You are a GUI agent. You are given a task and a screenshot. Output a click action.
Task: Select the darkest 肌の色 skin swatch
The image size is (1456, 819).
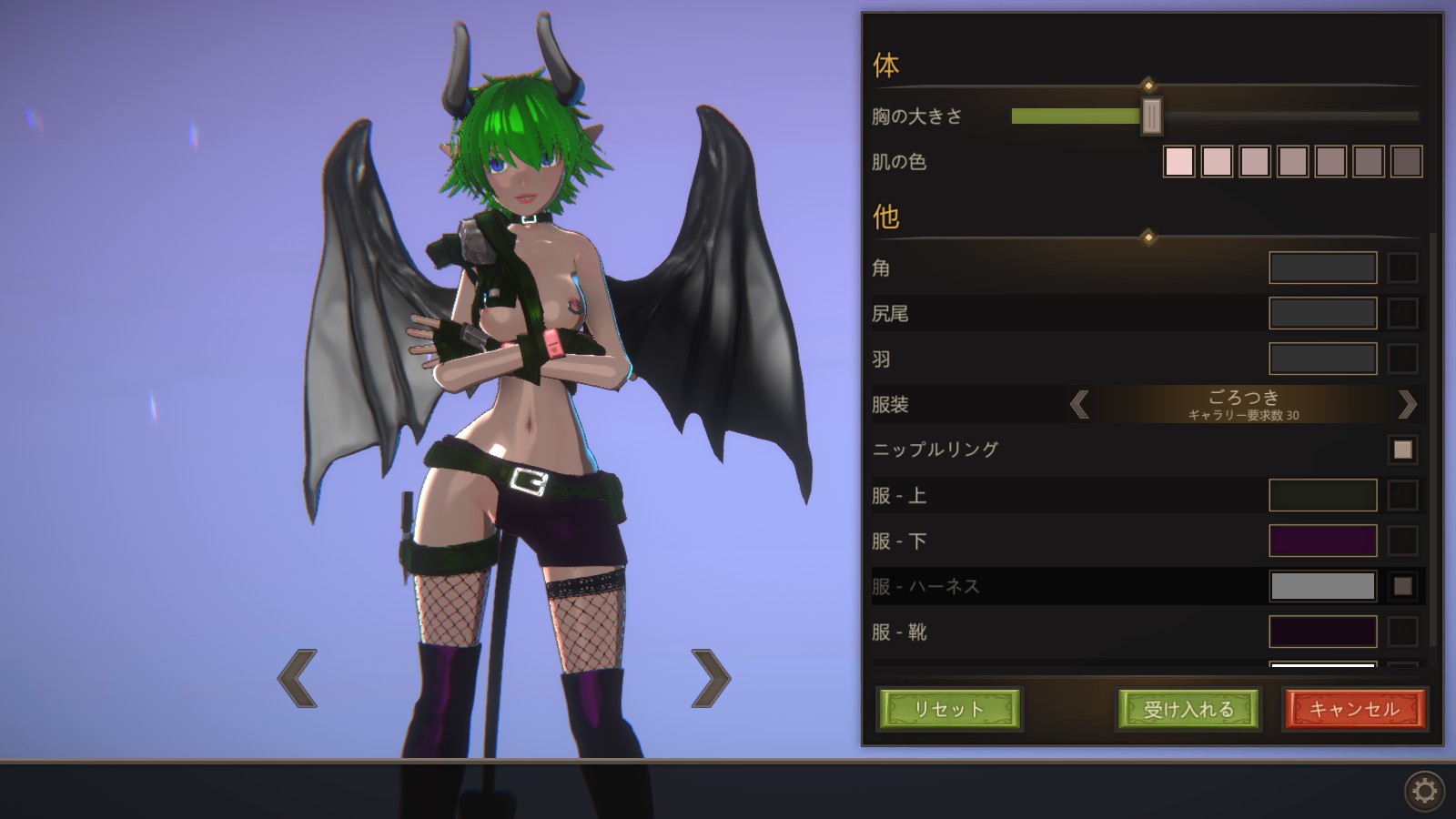(1406, 162)
